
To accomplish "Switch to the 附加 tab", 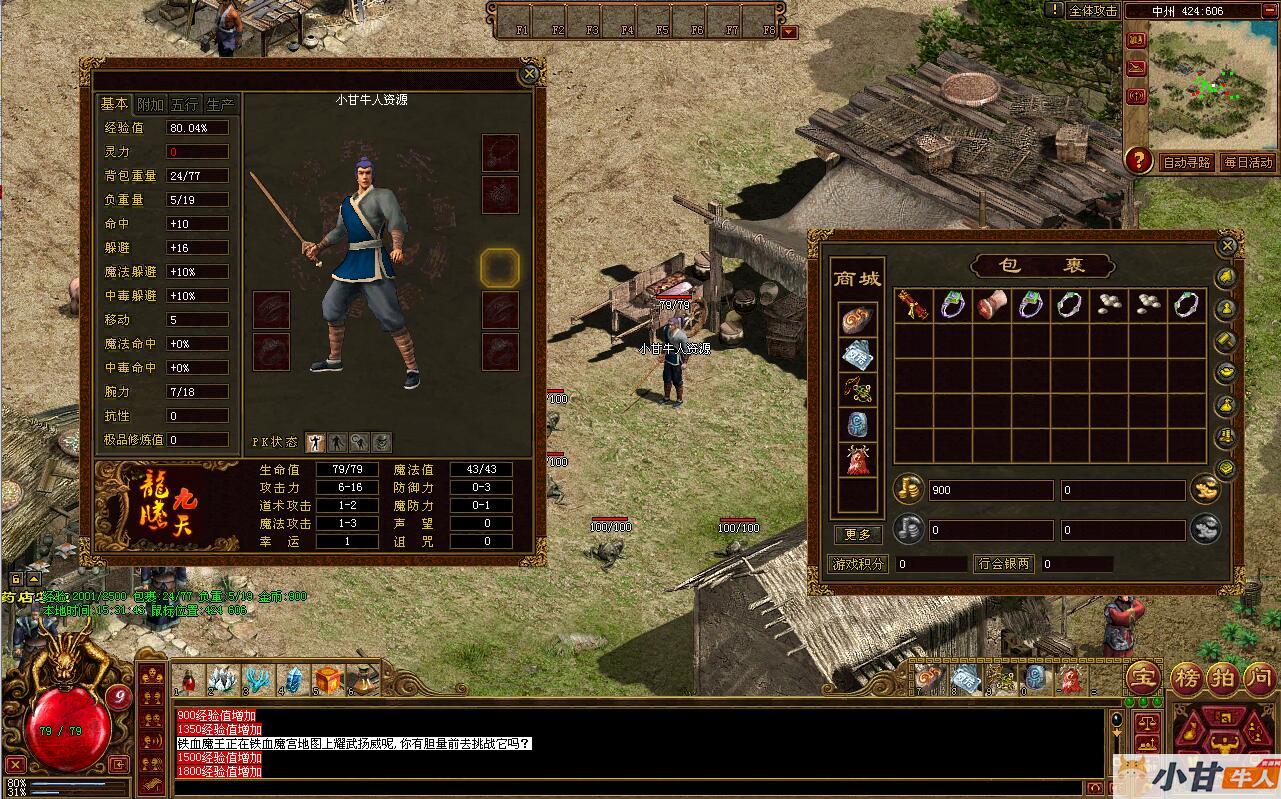I will pyautogui.click(x=150, y=104).
